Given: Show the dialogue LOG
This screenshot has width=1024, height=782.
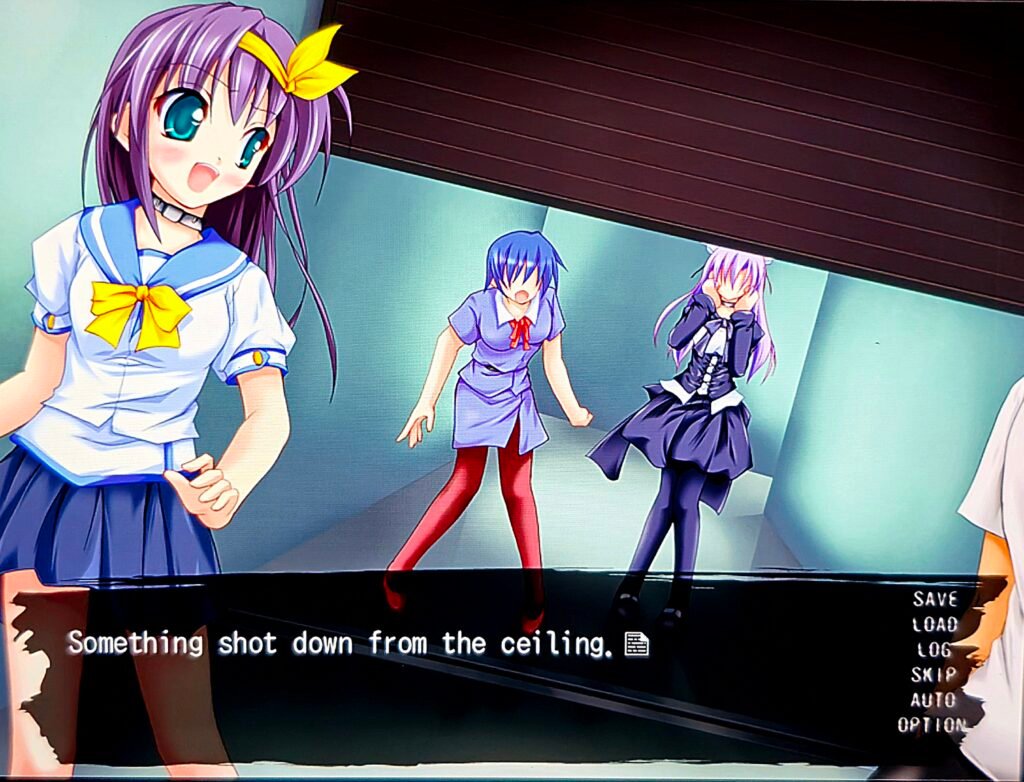Looking at the screenshot, I should 934,649.
